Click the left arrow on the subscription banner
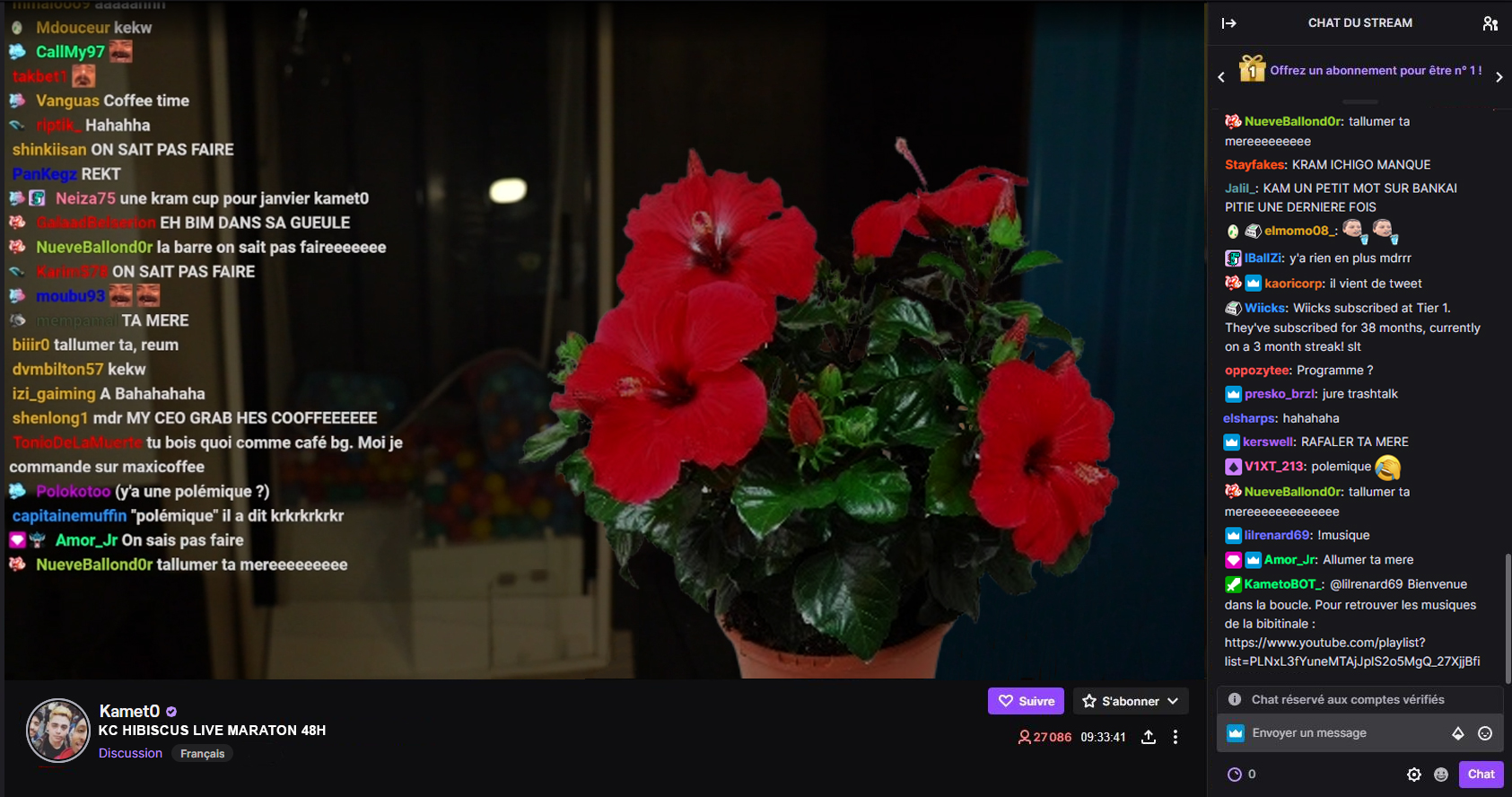 [1221, 77]
